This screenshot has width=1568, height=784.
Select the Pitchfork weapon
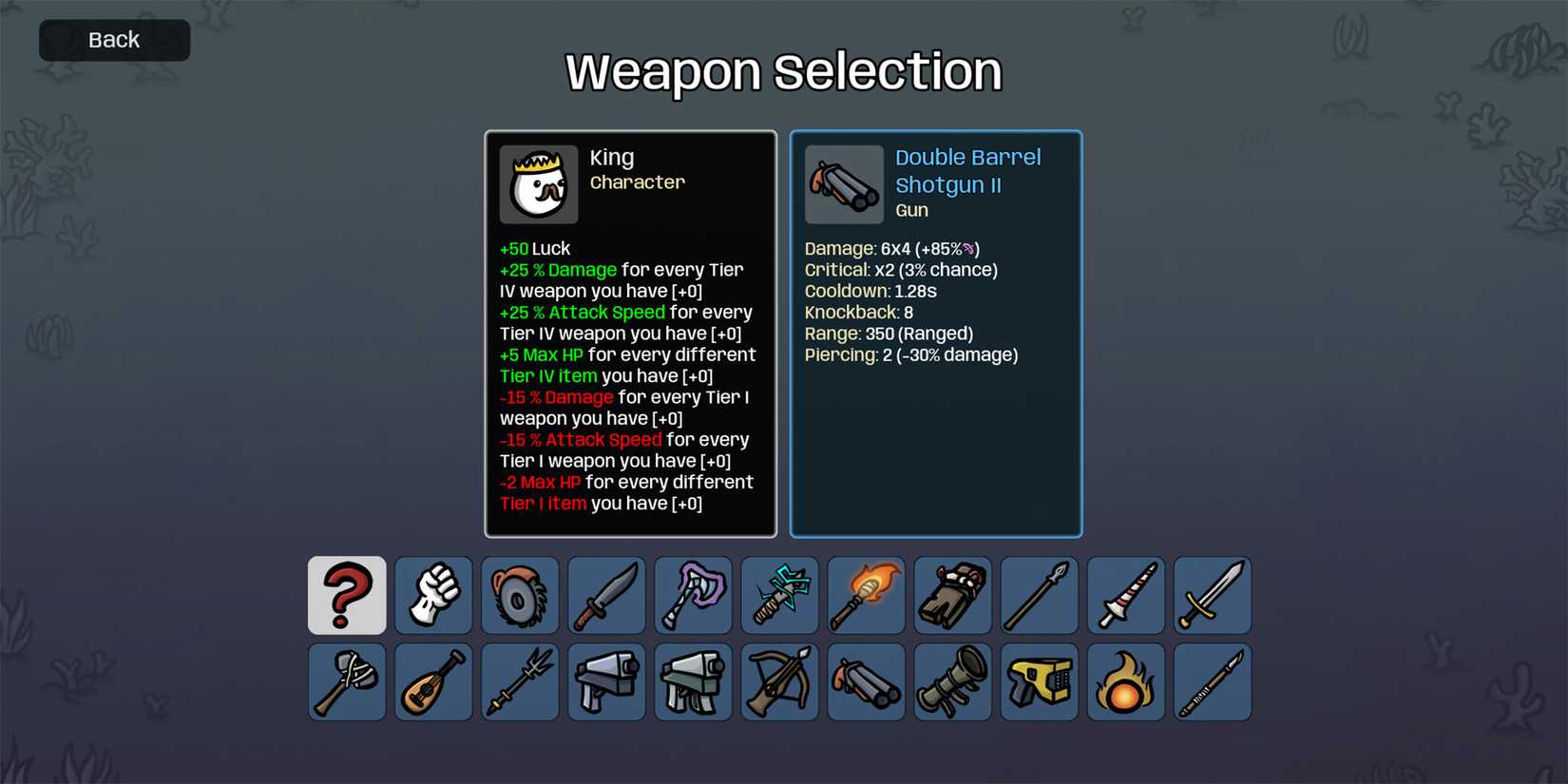click(x=519, y=681)
